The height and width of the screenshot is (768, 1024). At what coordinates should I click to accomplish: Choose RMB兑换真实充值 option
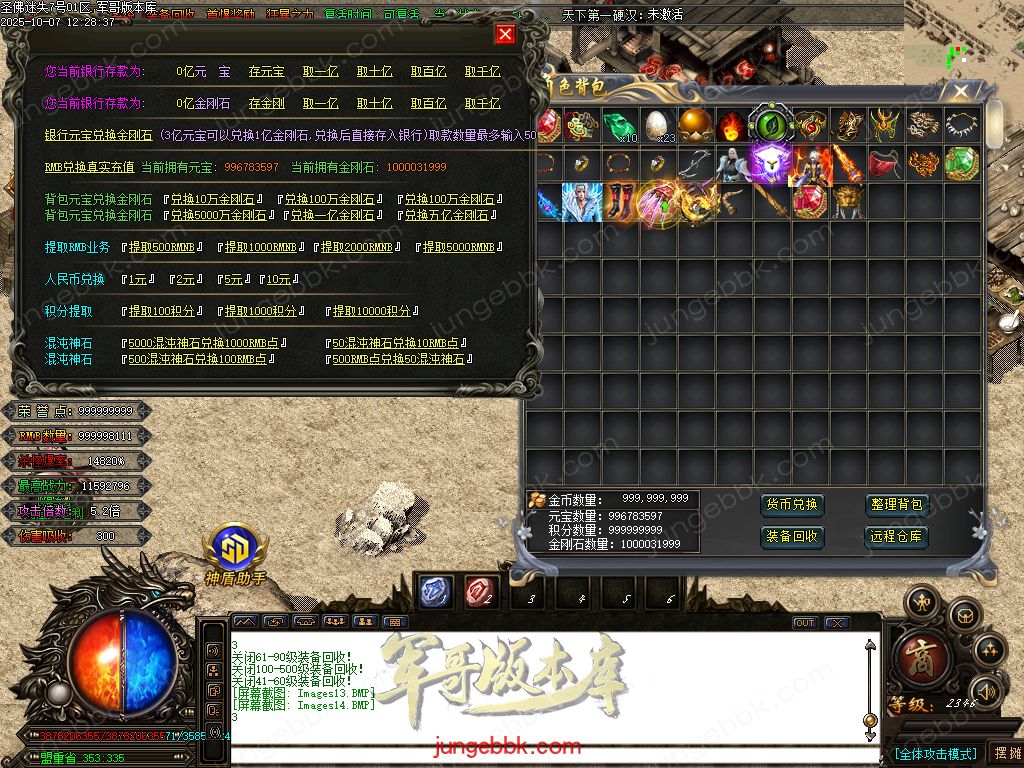(x=88, y=167)
